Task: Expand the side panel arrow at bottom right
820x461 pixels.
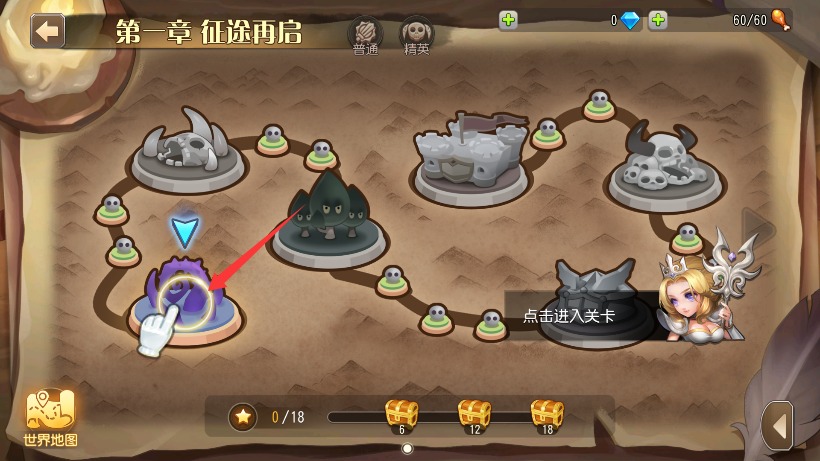Action: pos(778,425)
